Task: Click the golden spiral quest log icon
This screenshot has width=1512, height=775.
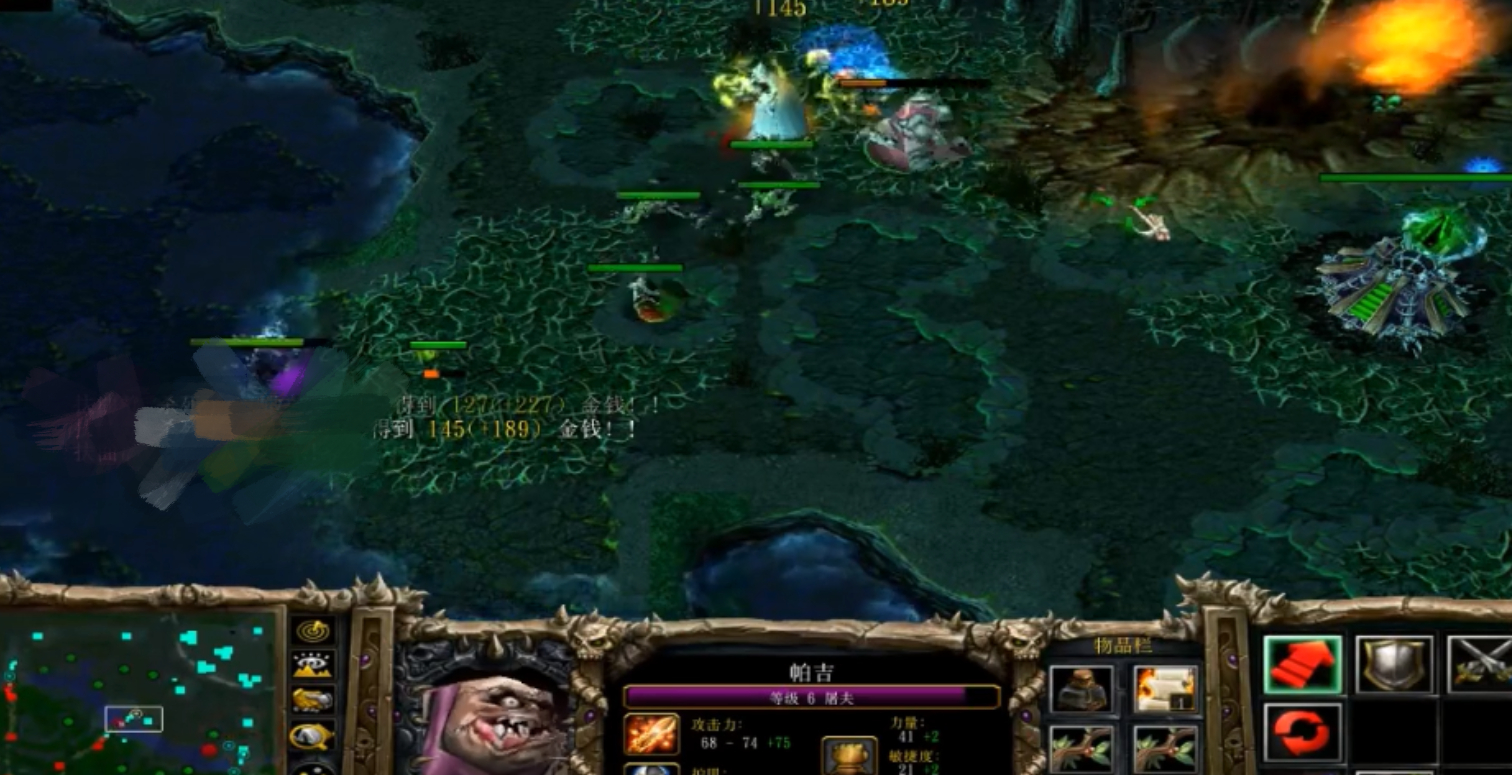Action: tap(314, 629)
